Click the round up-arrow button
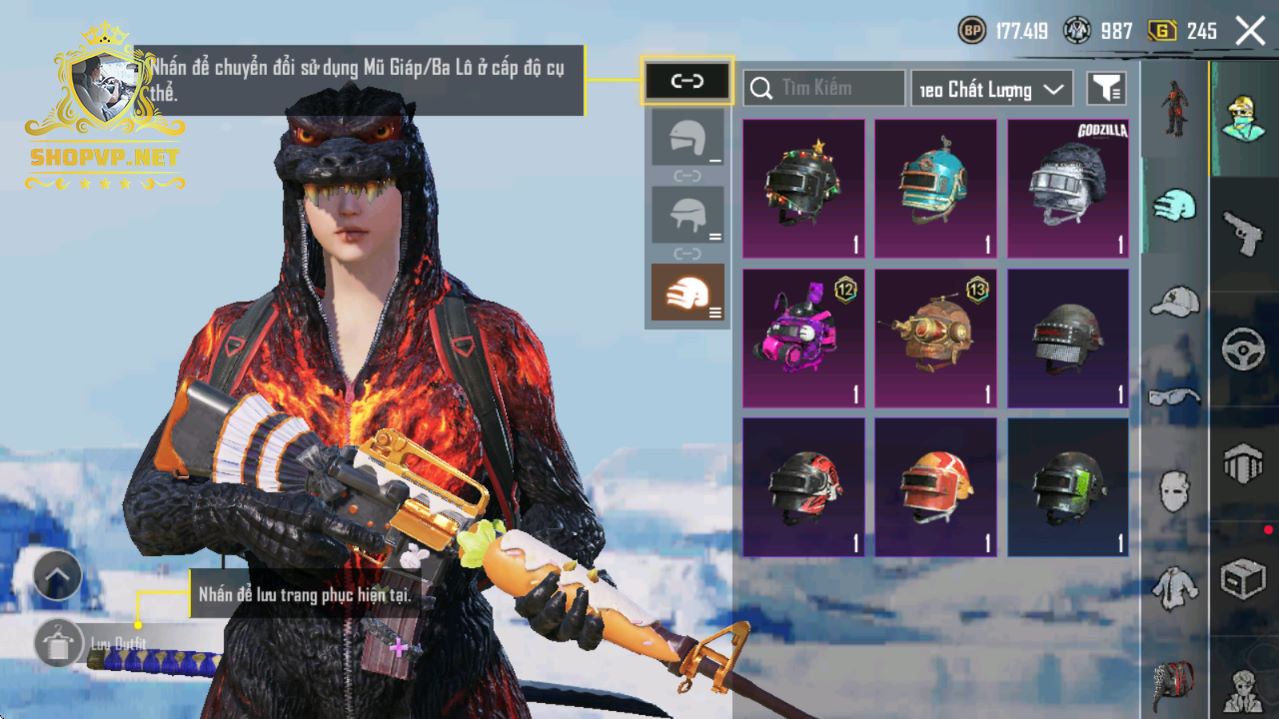Viewport: 1279px width, 719px height. tap(57, 575)
